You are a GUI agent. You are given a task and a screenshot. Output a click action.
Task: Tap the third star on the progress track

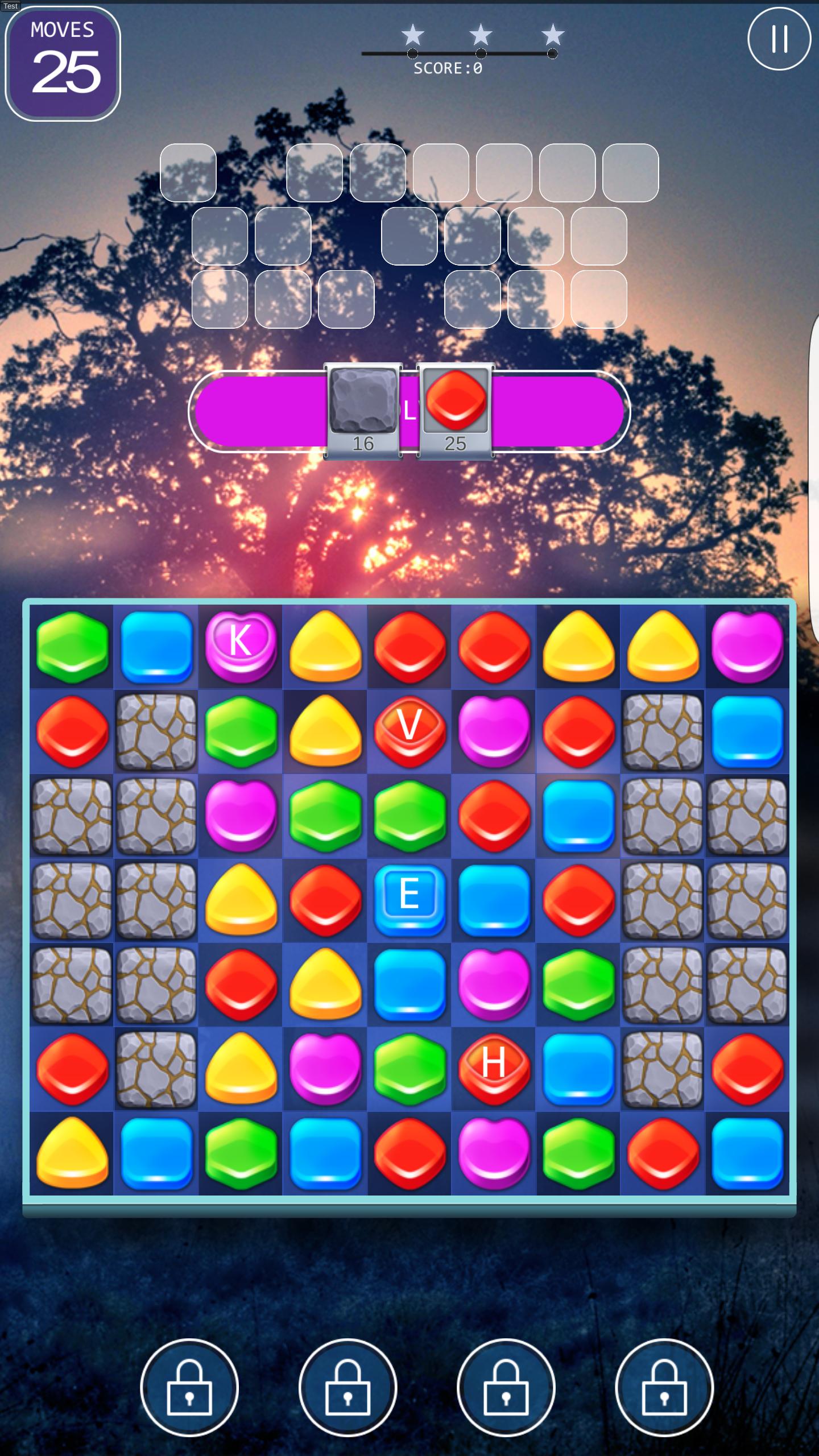551,35
